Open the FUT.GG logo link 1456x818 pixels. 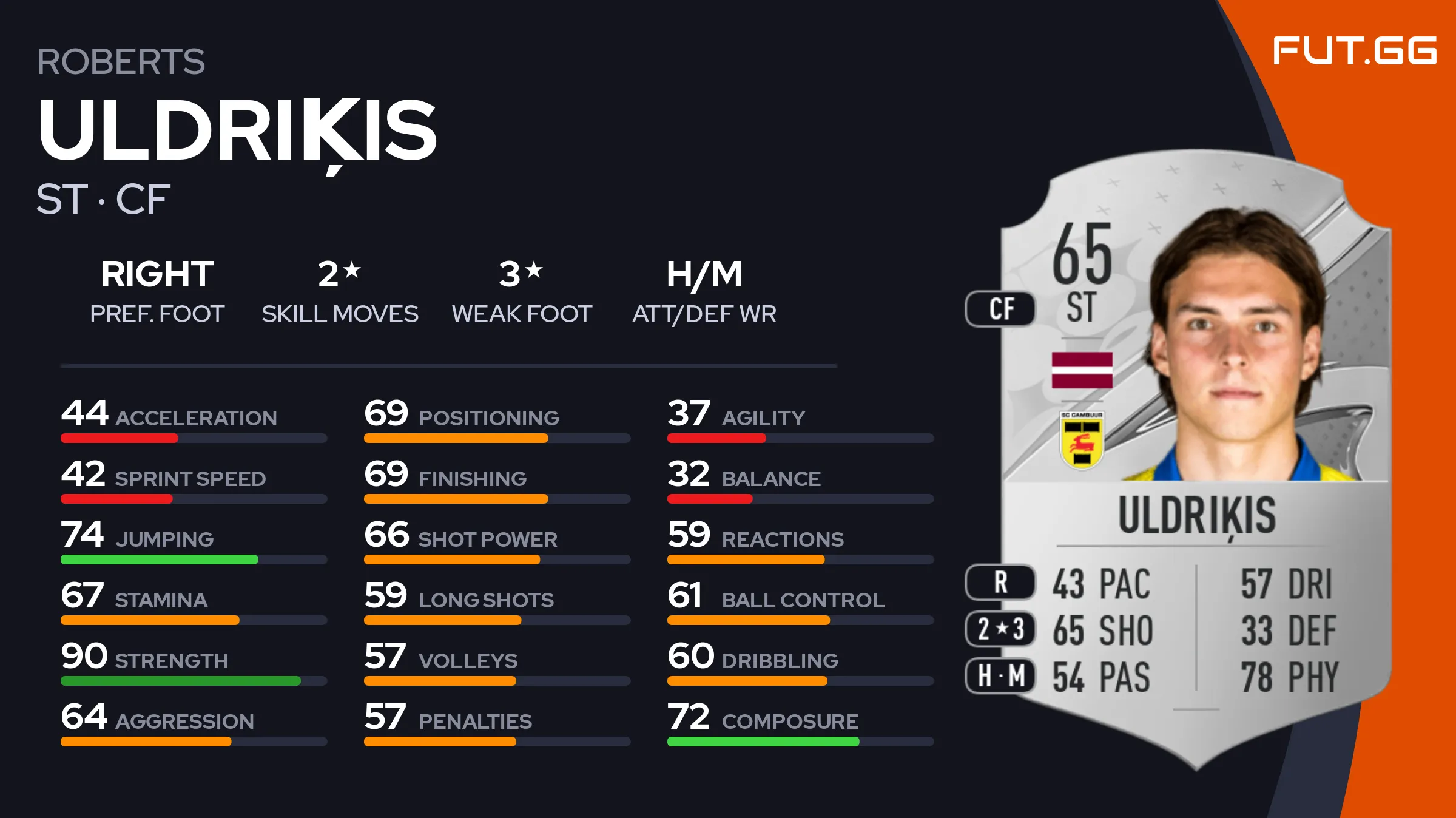(x=1354, y=50)
